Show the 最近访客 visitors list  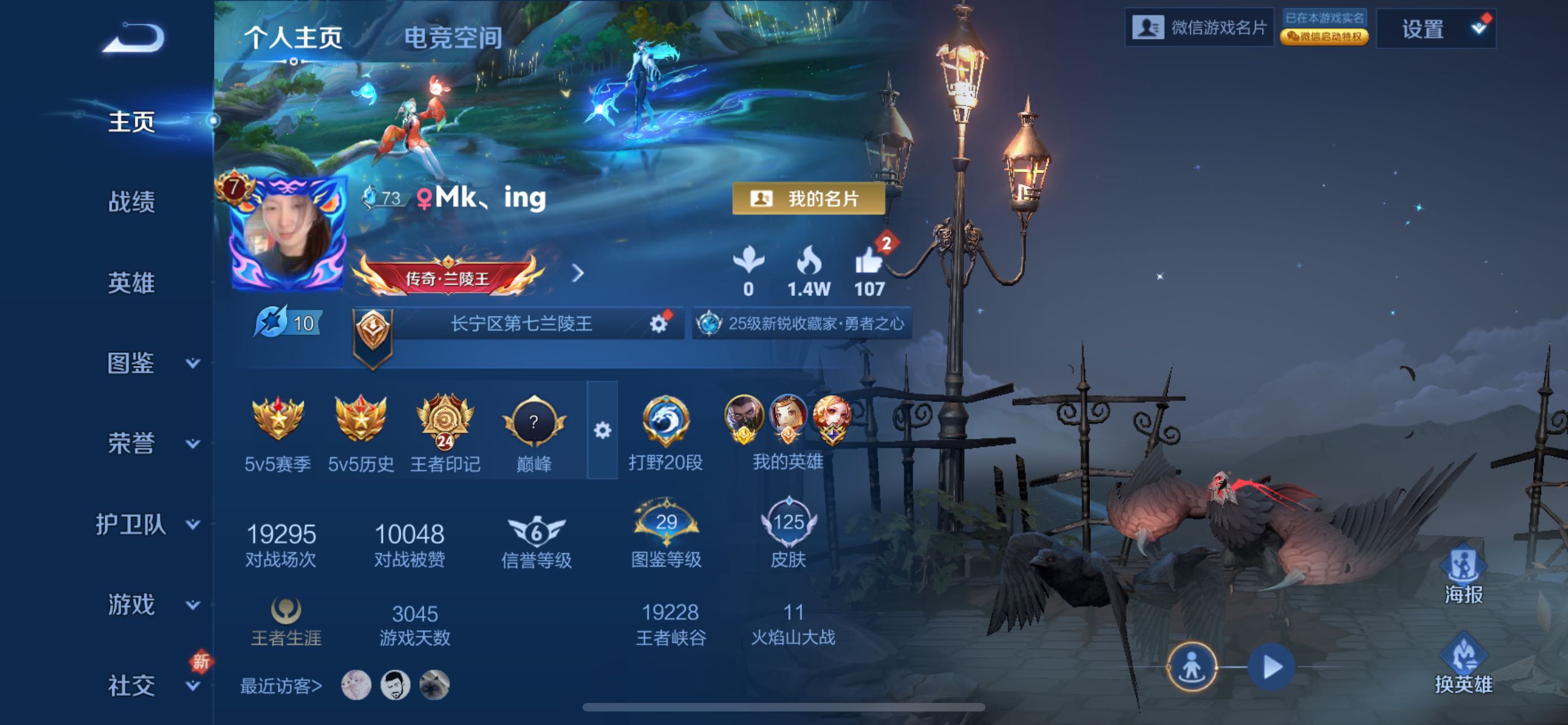[x=281, y=686]
